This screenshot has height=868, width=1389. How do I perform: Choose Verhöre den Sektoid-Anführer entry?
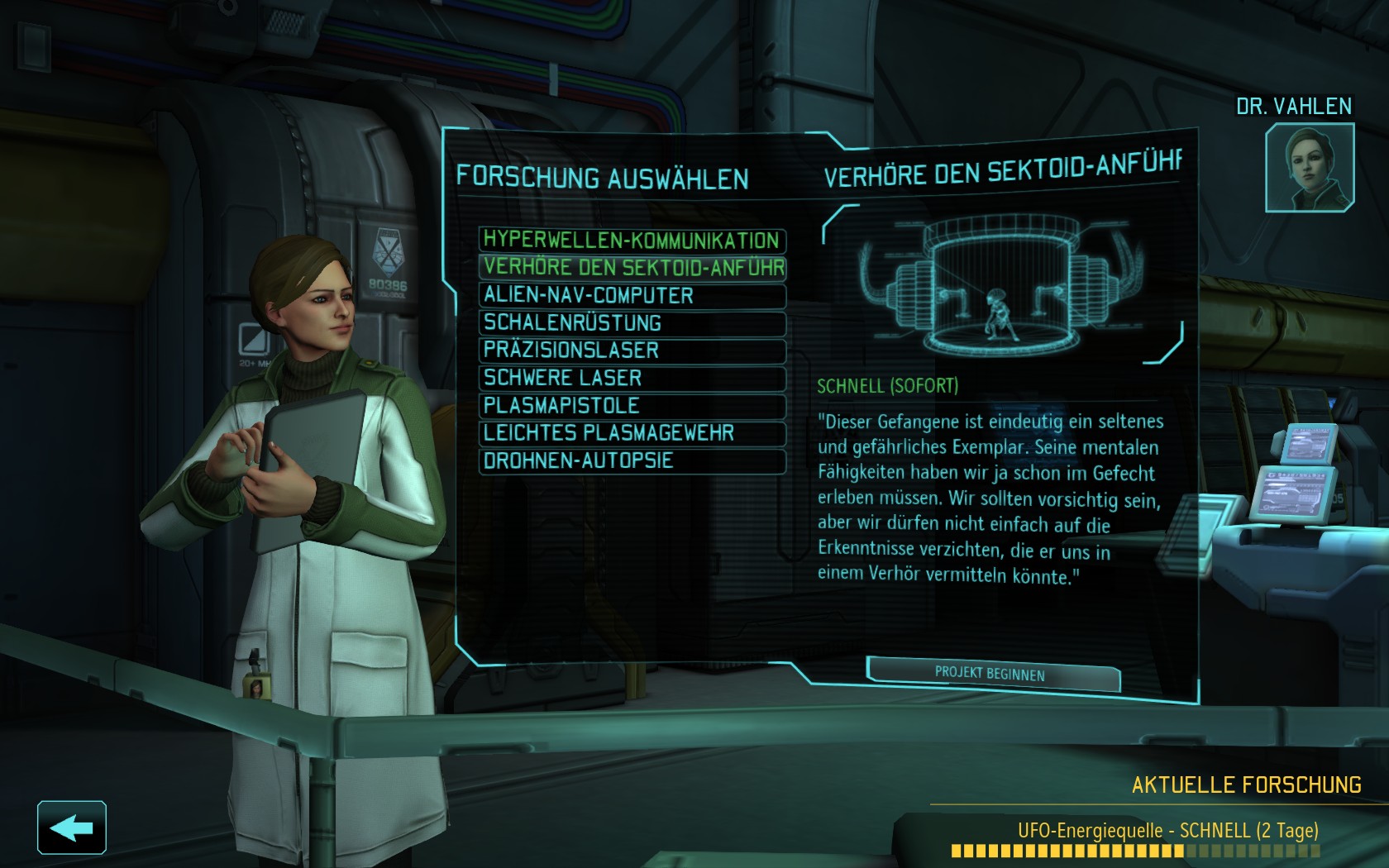632,267
